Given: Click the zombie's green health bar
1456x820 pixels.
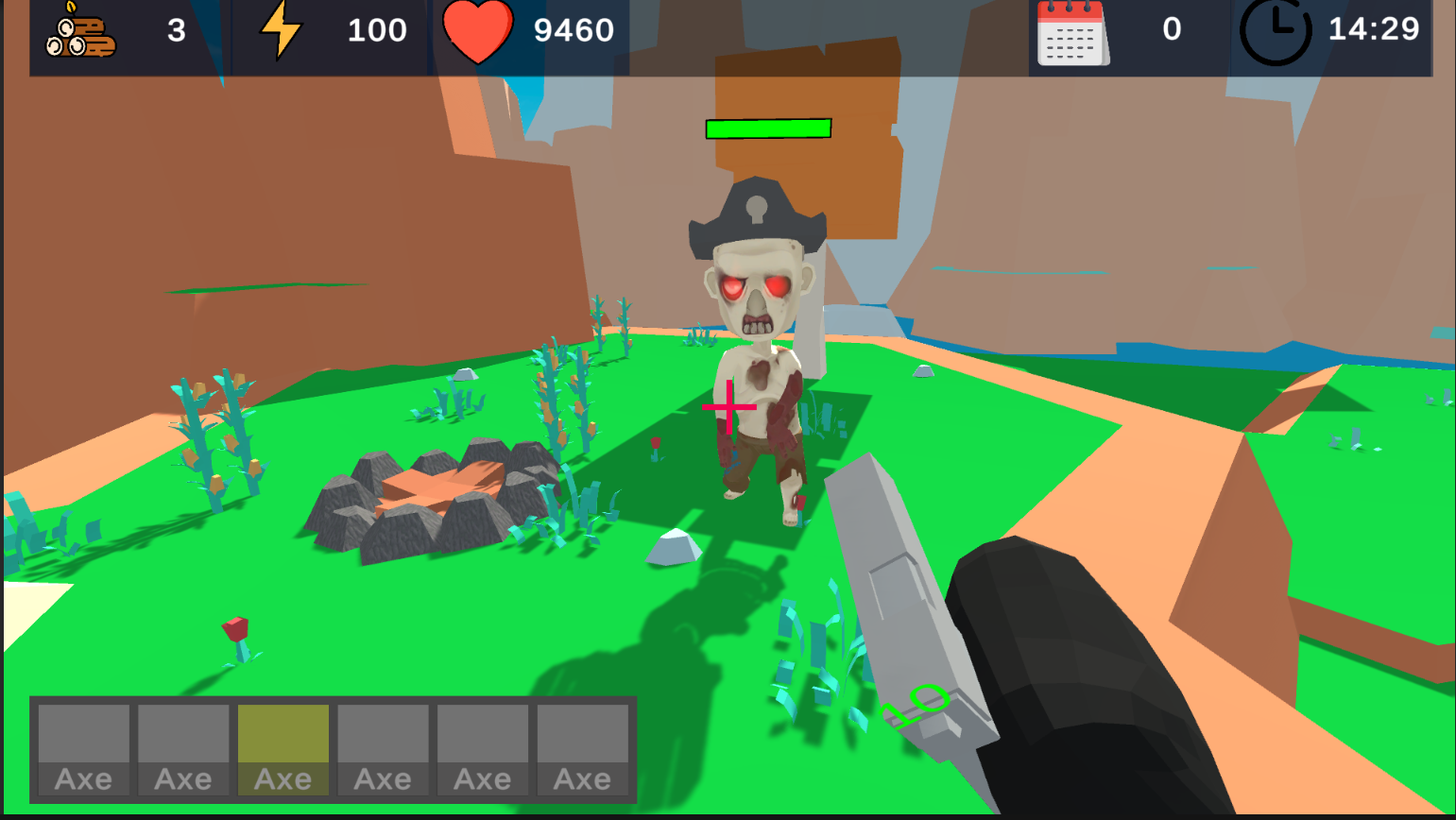Looking at the screenshot, I should pyautogui.click(x=767, y=127).
